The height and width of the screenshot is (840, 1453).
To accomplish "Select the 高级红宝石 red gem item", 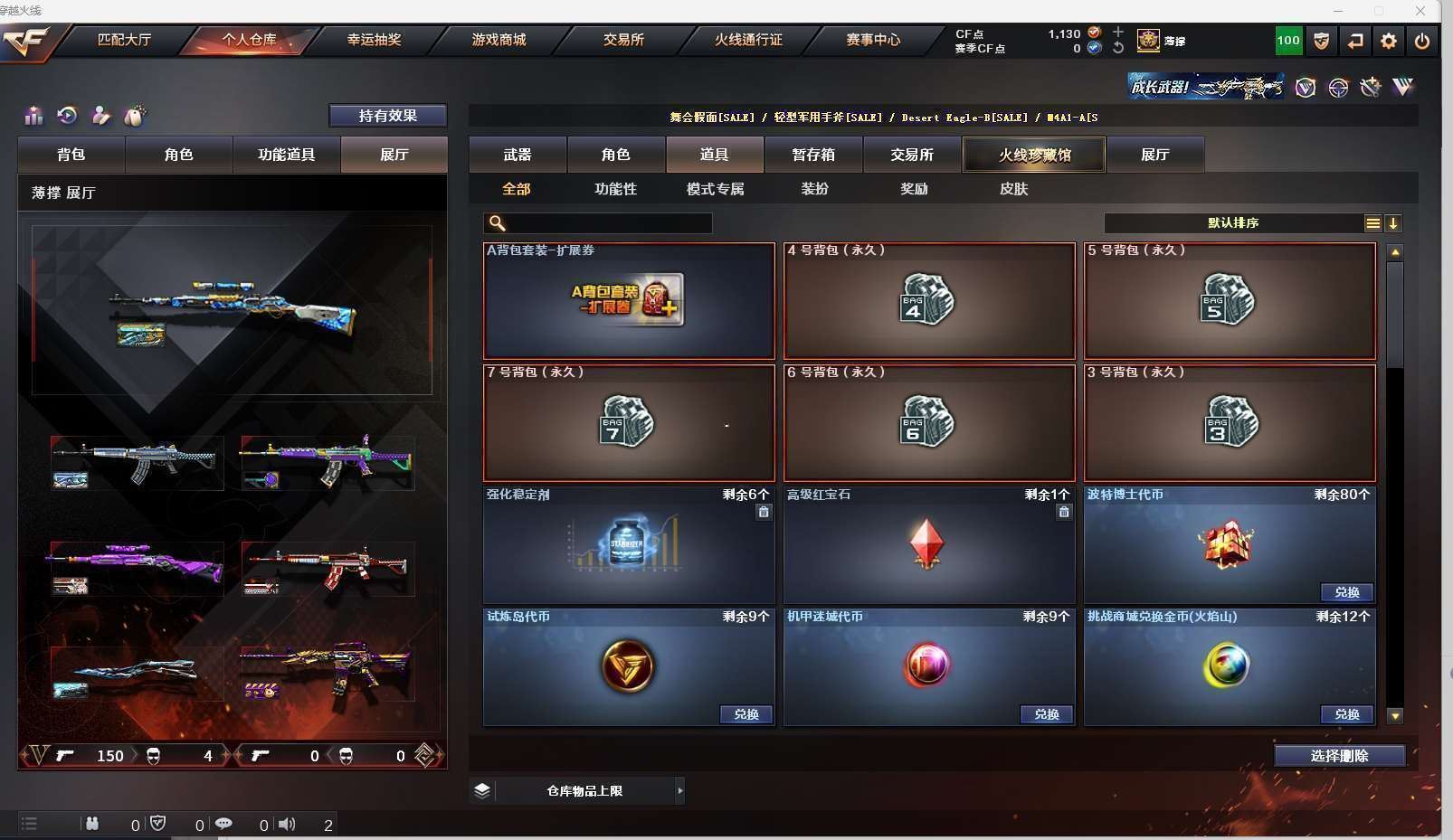I will 929,546.
